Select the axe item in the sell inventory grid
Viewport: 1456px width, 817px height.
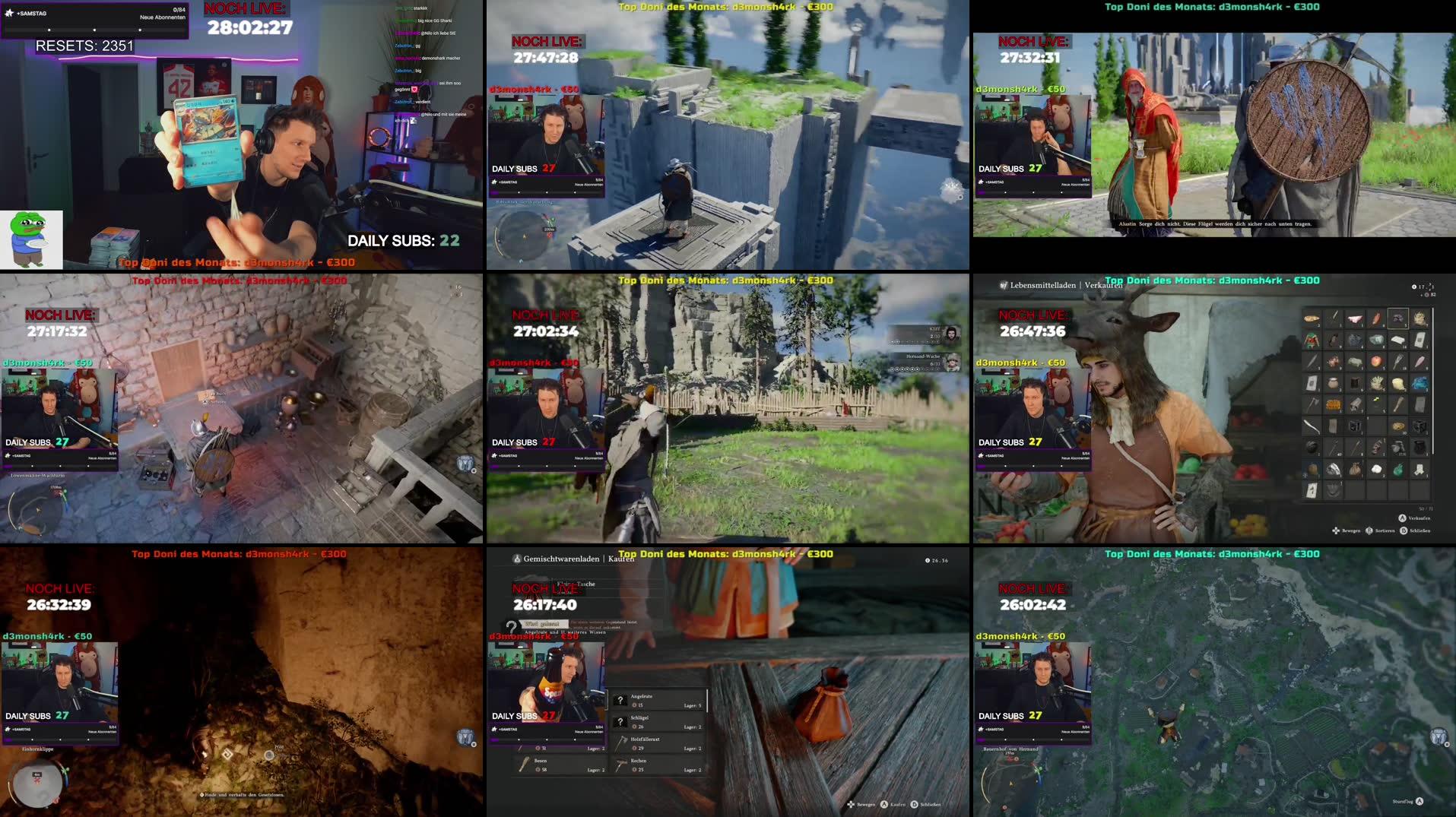point(1312,403)
